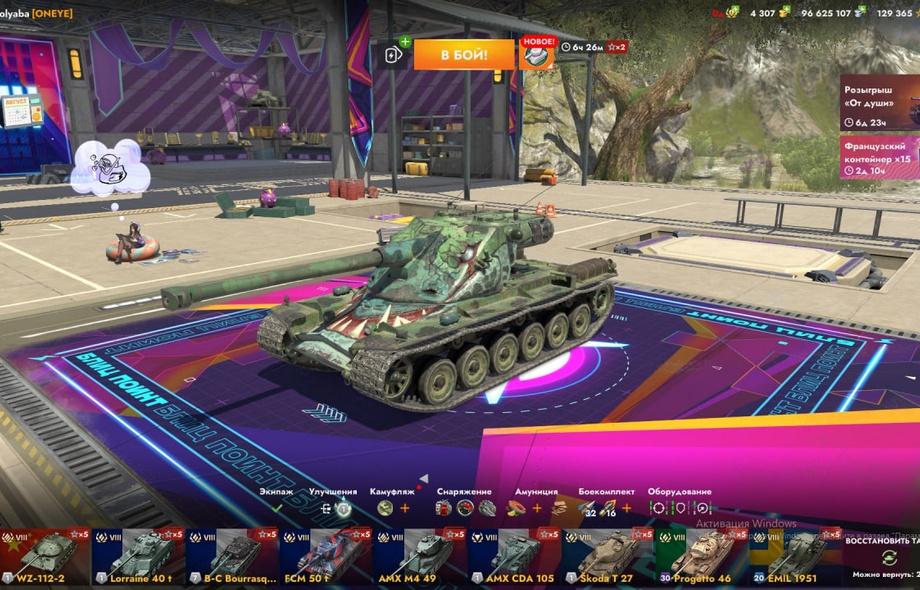Viewport: 920px width, 590px height.
Task: Select the Progetto 46 tank
Action: tap(700, 557)
